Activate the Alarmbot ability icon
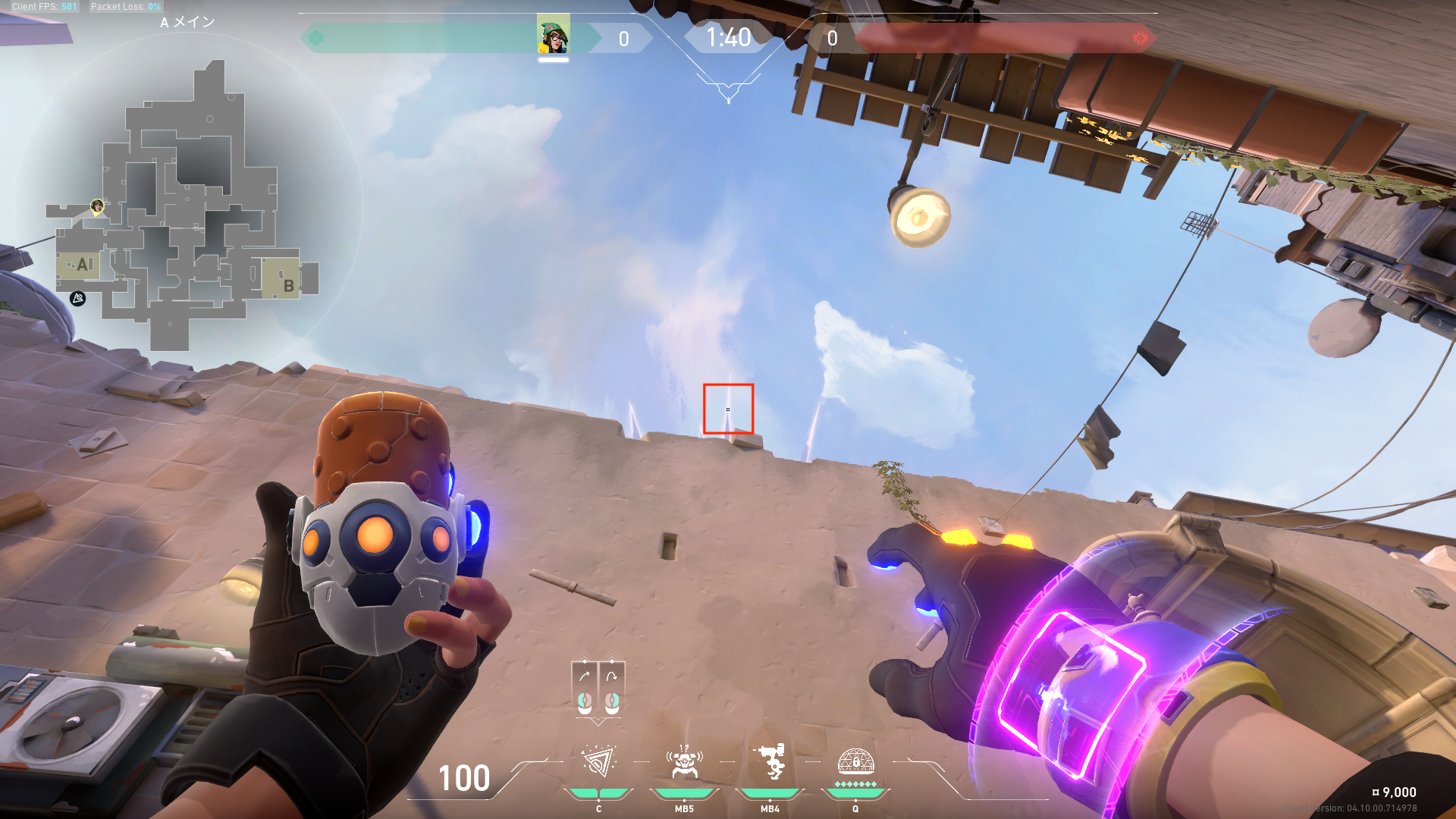The image size is (1456, 819). click(684, 762)
